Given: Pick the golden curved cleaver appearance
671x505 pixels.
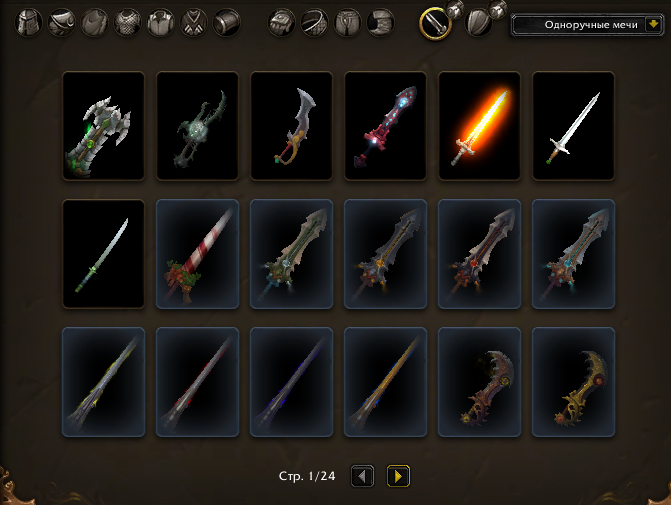Looking at the screenshot, I should click(x=574, y=382).
